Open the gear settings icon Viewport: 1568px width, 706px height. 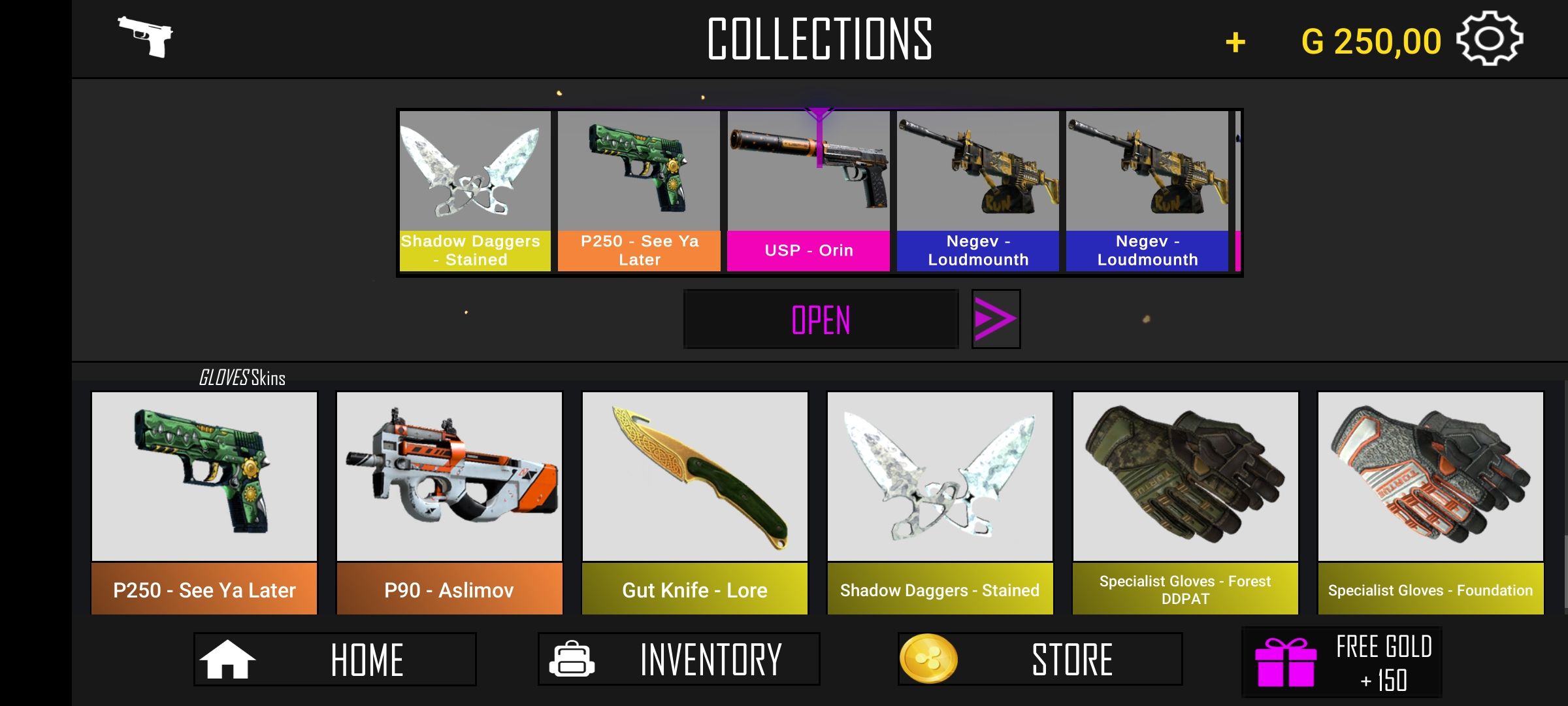coord(1489,39)
